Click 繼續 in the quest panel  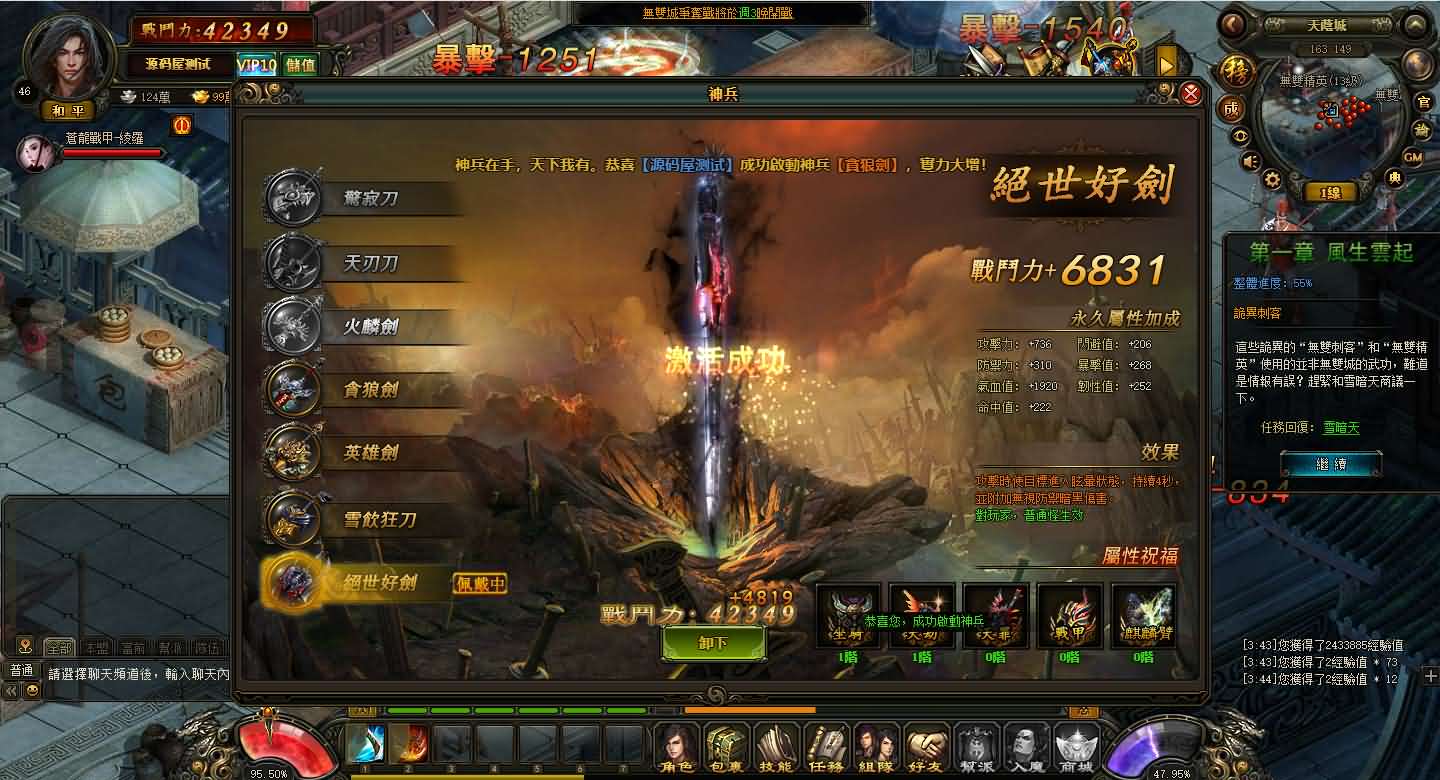click(1331, 462)
